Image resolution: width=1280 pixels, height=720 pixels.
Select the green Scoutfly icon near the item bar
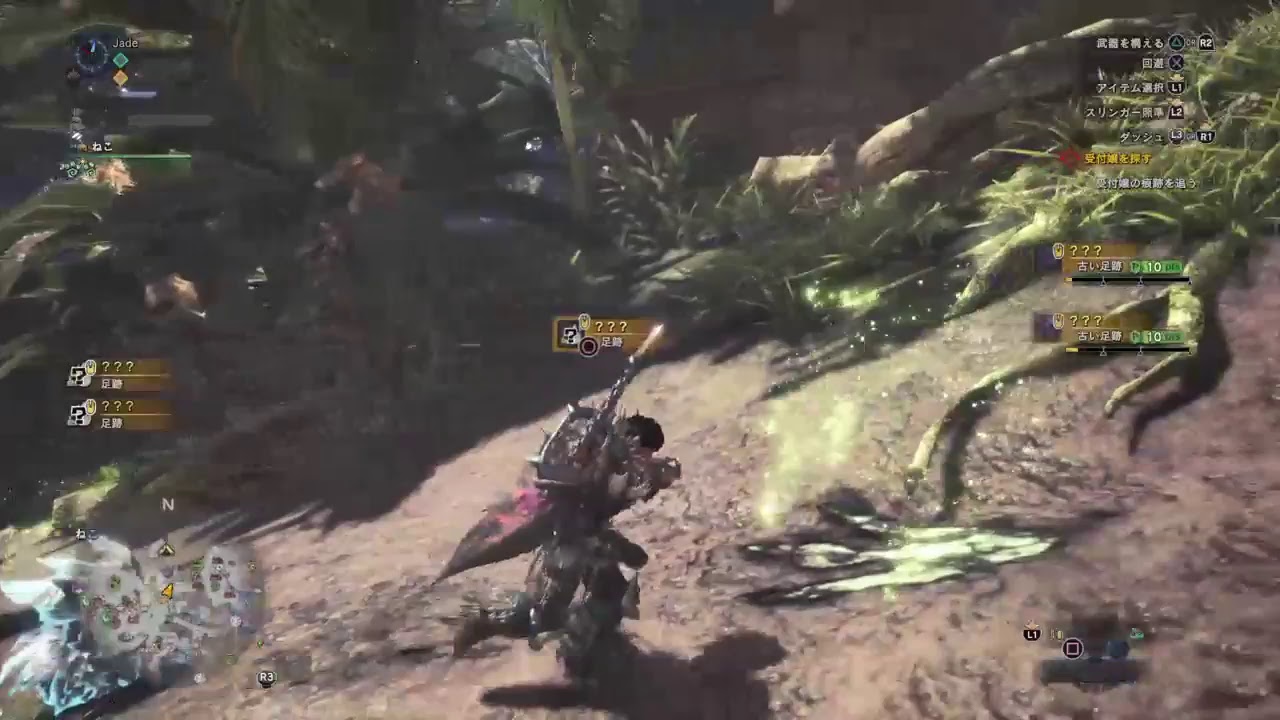(1137, 632)
